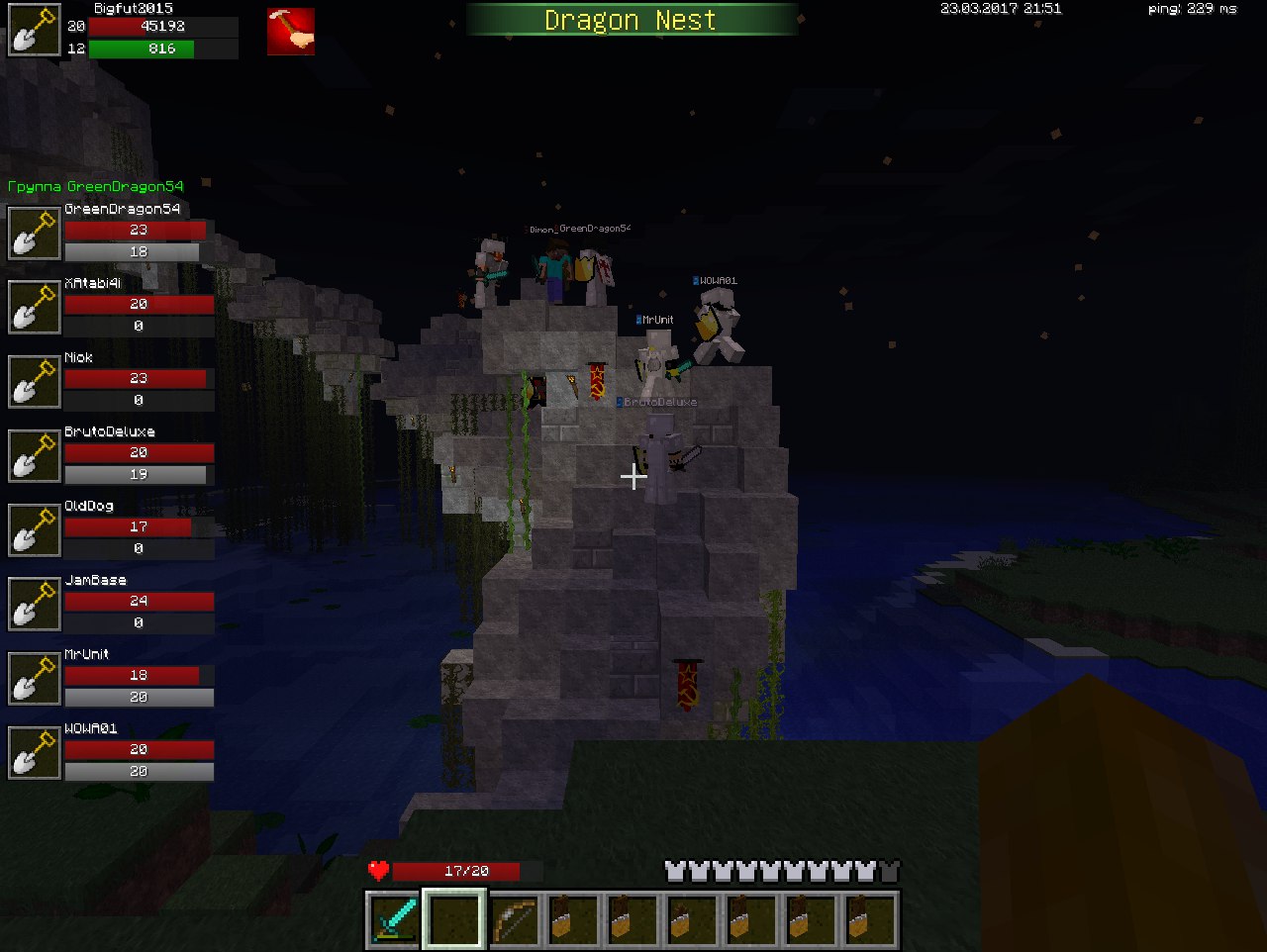The width and height of the screenshot is (1267, 952).
Task: Click the green group header for GreenDragon54
Action: click(x=95, y=186)
